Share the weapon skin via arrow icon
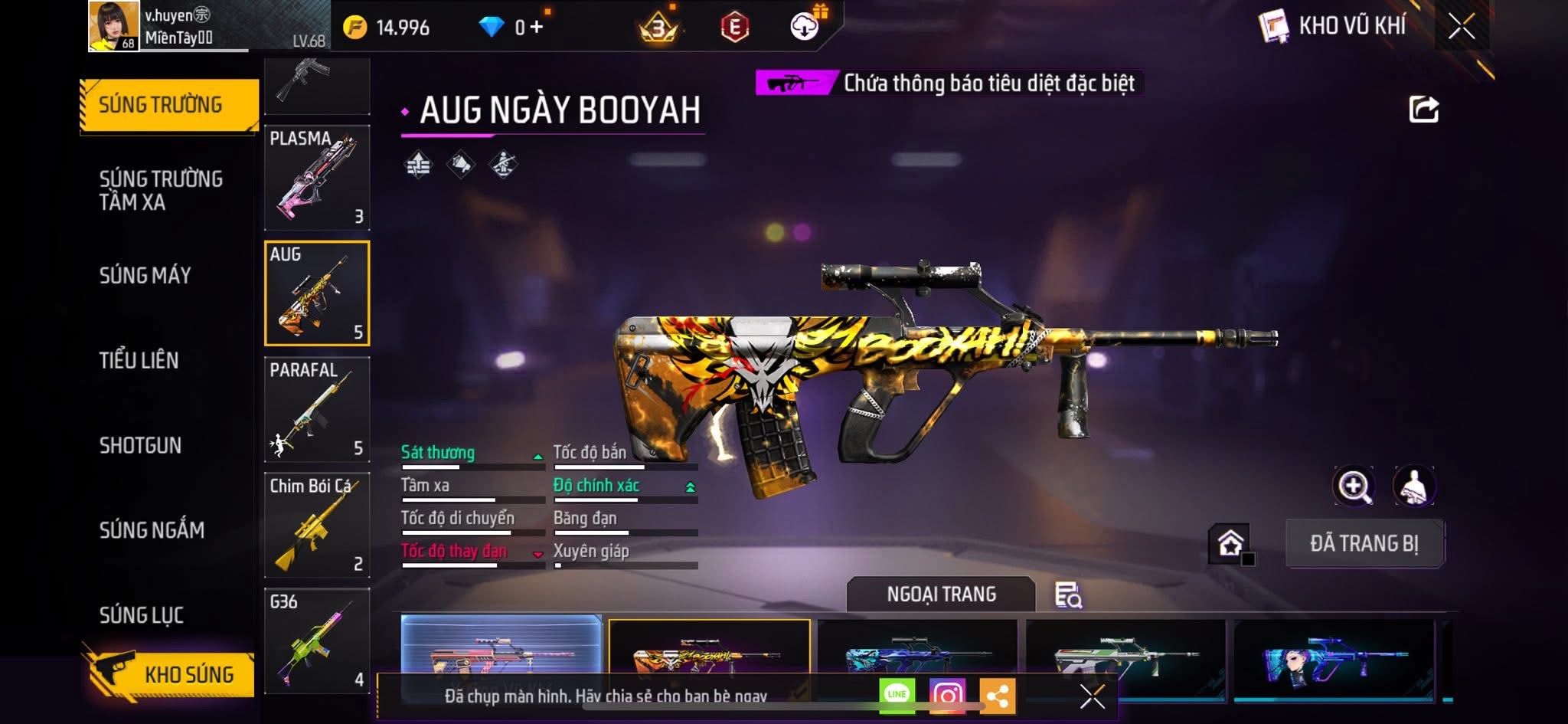The height and width of the screenshot is (724, 1568). (1423, 110)
